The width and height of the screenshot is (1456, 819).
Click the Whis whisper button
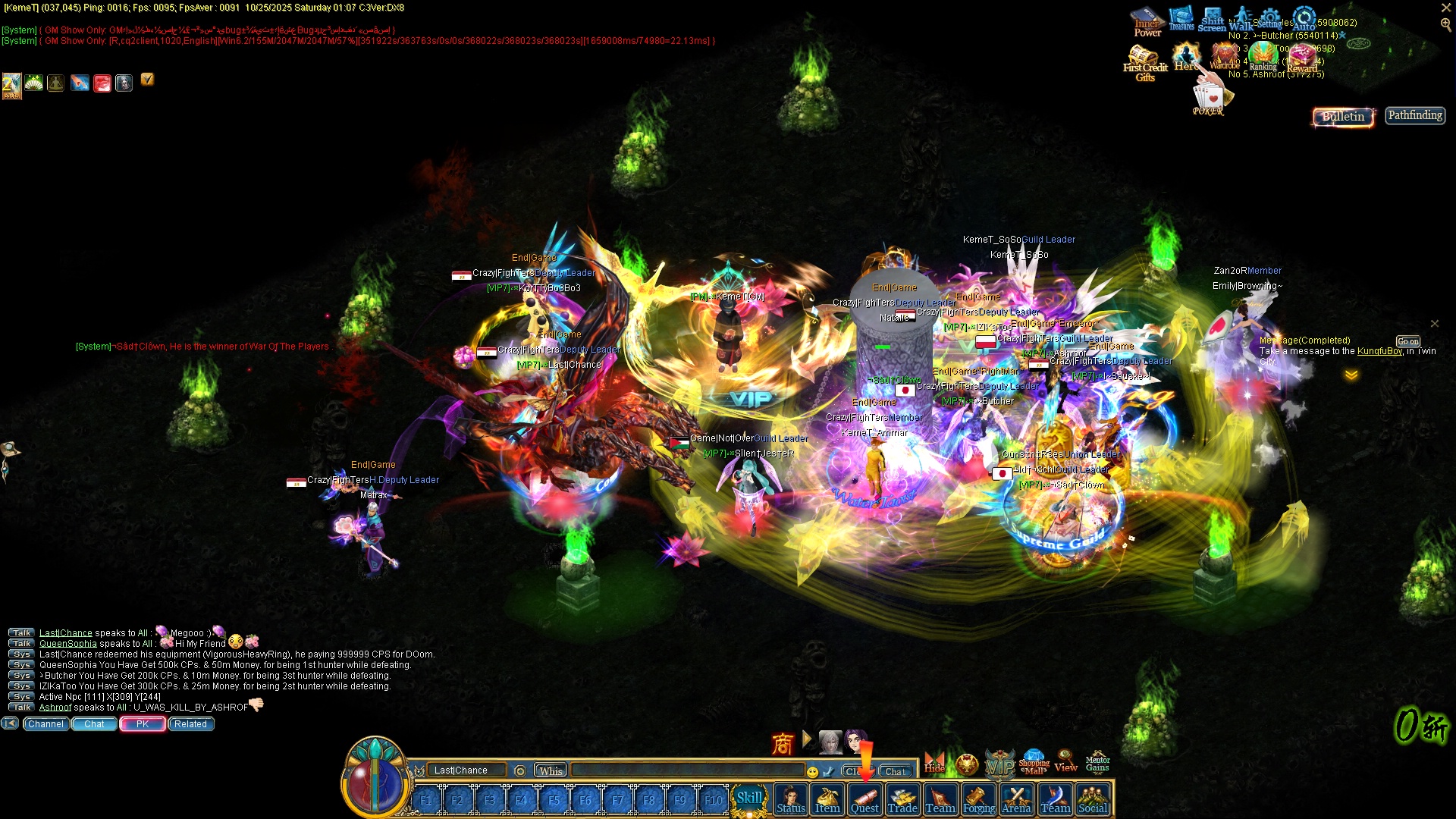[x=551, y=770]
